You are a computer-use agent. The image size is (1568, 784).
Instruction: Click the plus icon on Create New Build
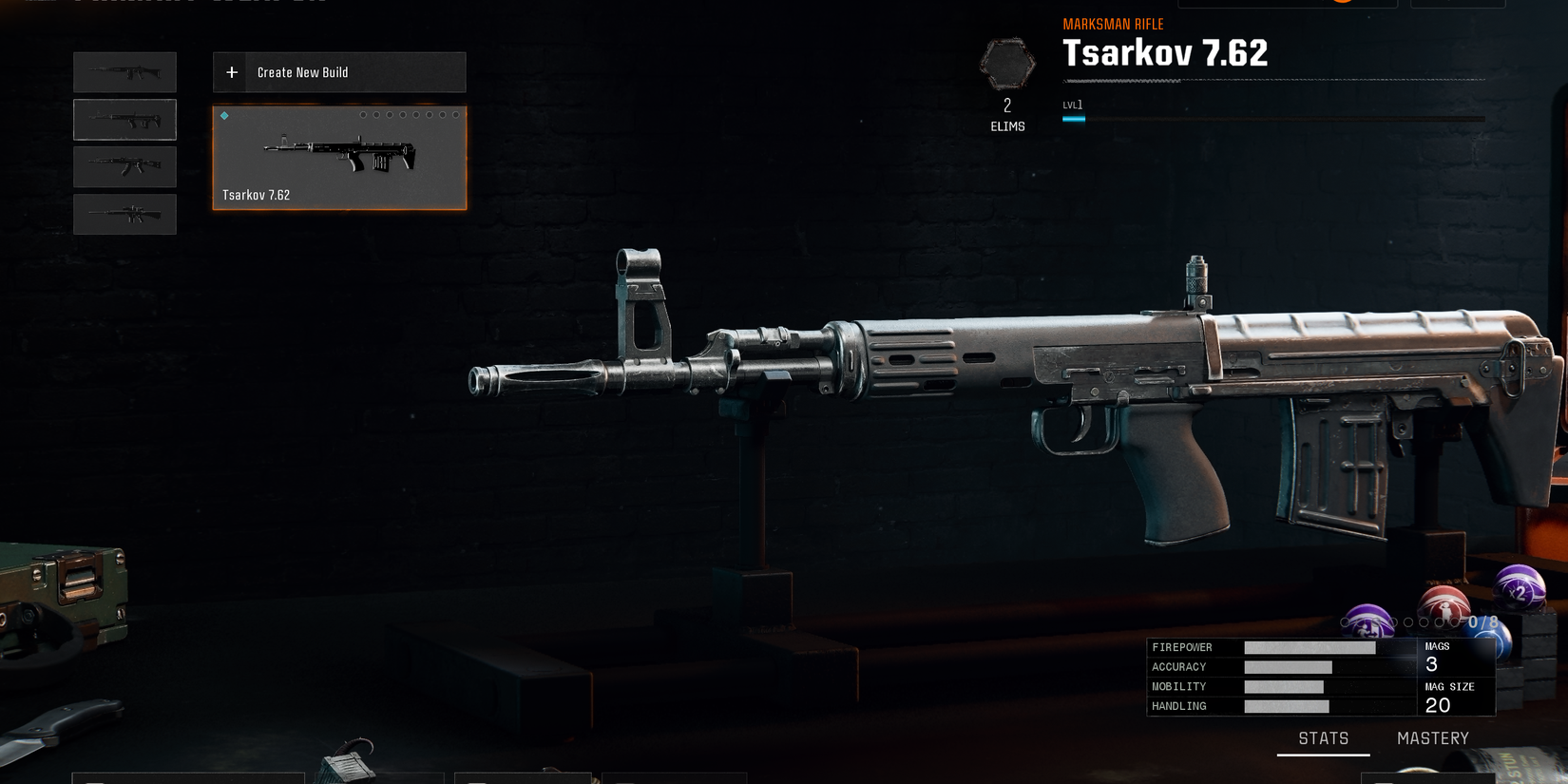230,71
